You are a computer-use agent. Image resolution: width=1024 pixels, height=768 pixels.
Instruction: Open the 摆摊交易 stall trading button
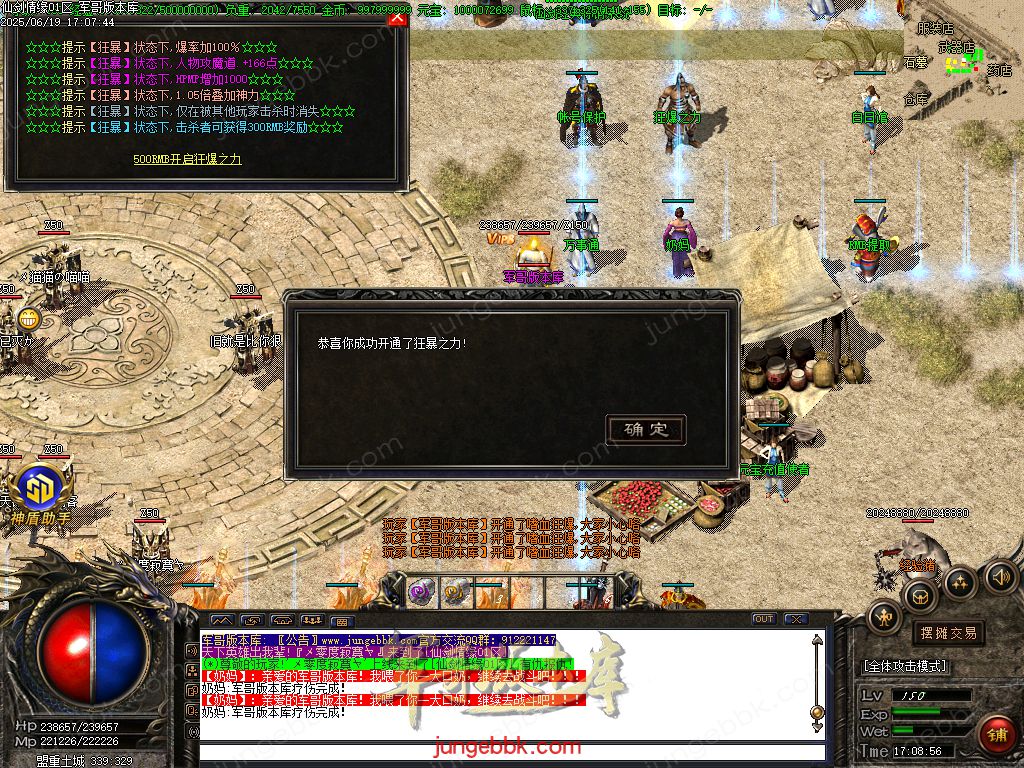click(947, 633)
